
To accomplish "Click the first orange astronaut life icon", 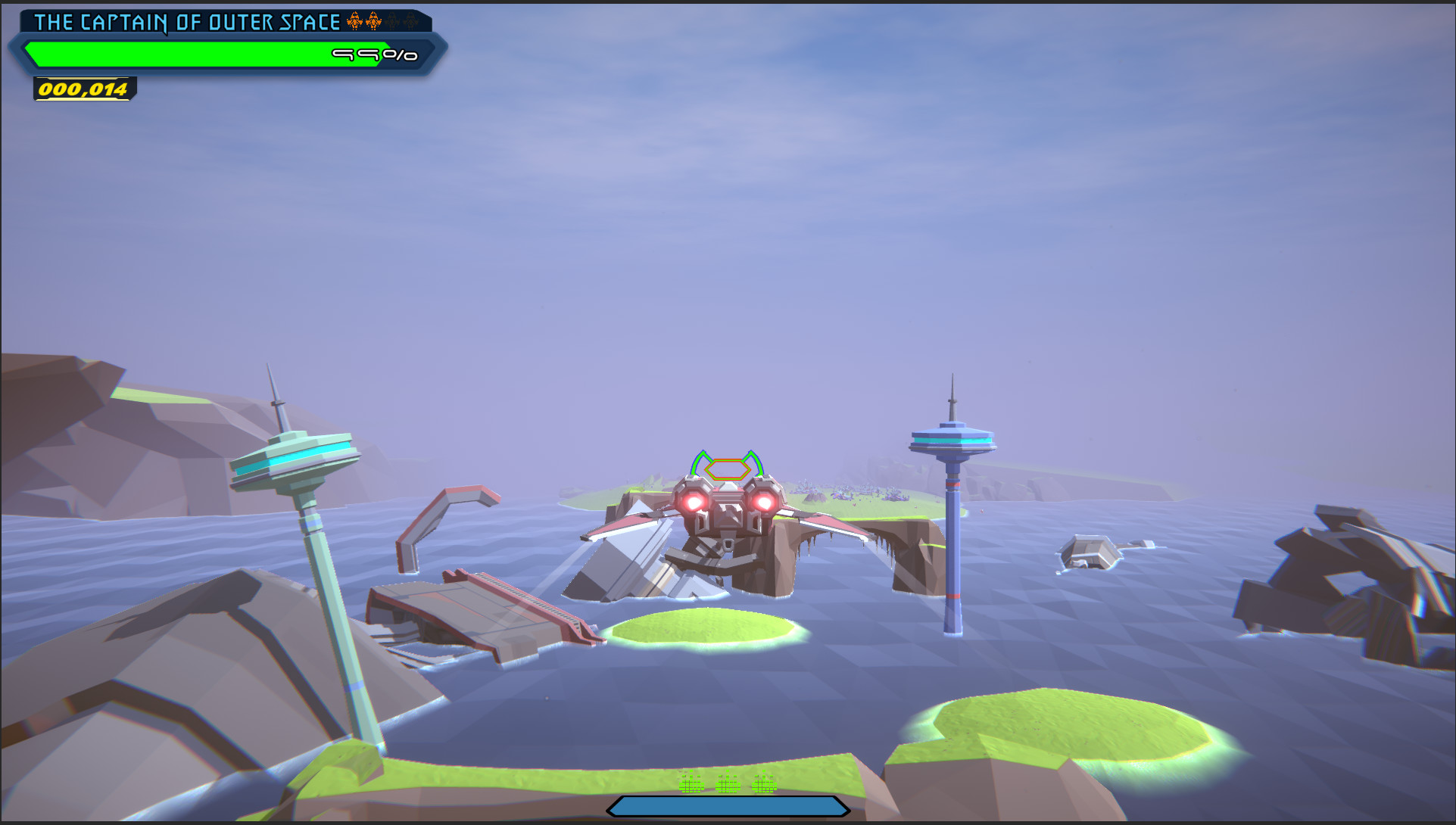I will 354,21.
